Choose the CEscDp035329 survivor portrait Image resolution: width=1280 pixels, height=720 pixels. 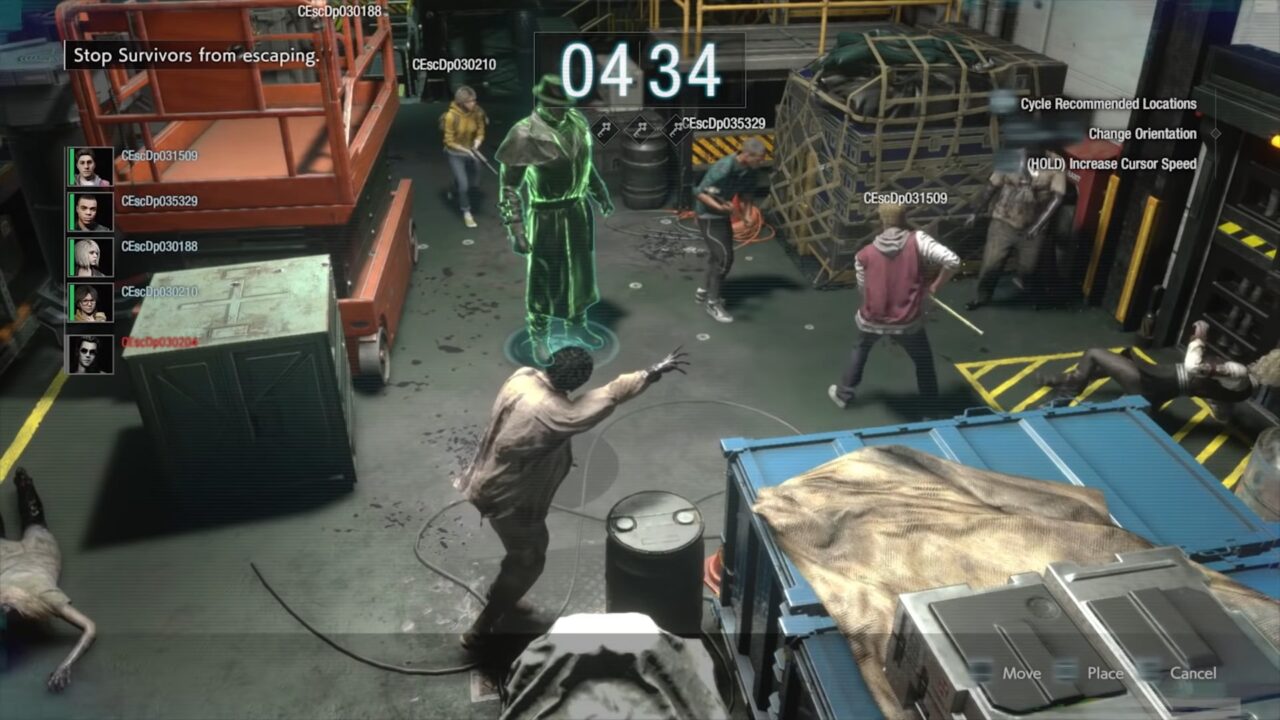click(x=91, y=212)
